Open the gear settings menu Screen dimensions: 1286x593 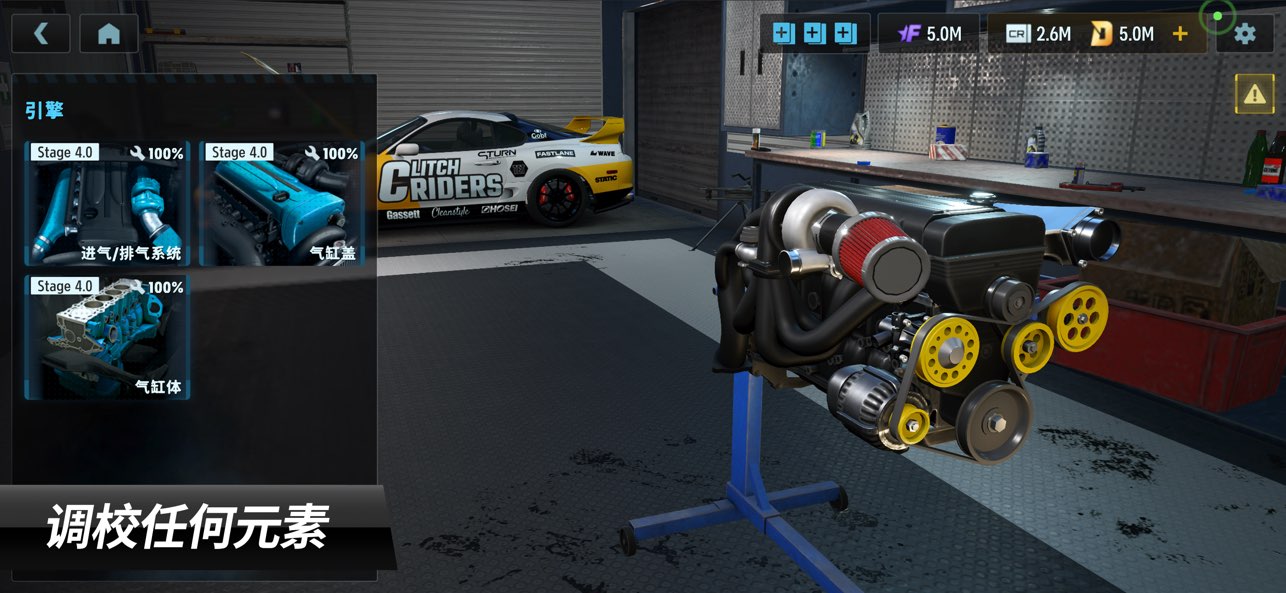coord(1244,34)
